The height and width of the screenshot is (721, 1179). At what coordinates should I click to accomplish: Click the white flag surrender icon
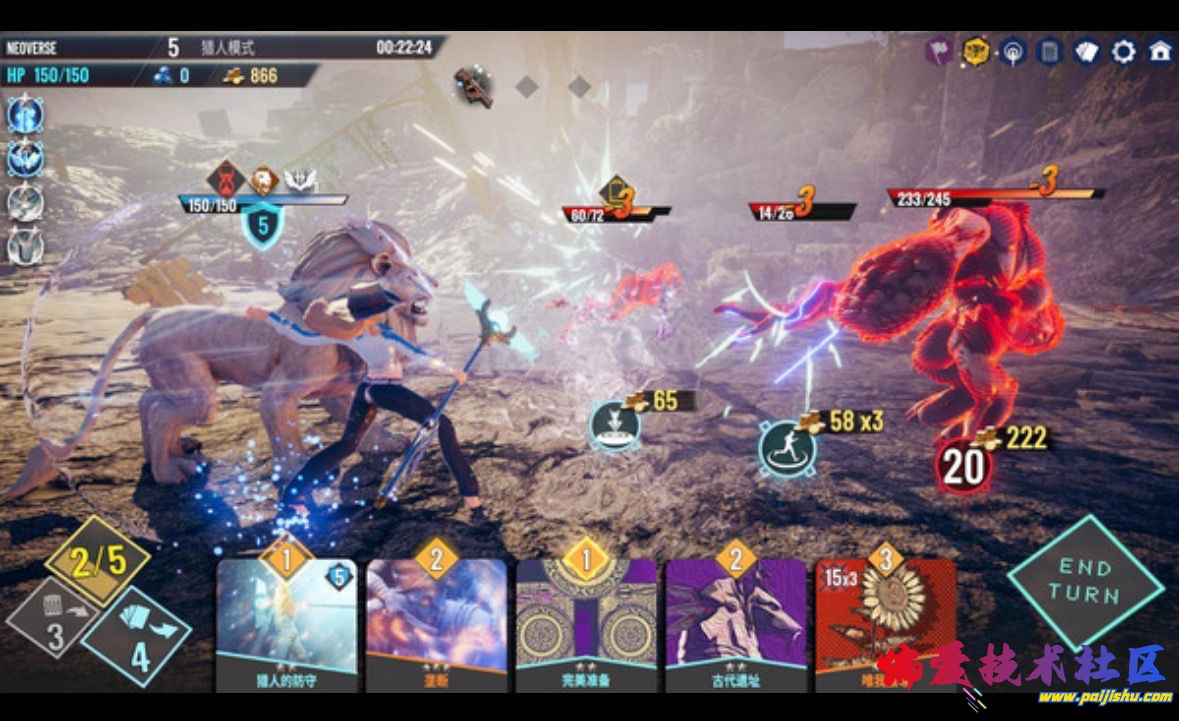click(938, 52)
